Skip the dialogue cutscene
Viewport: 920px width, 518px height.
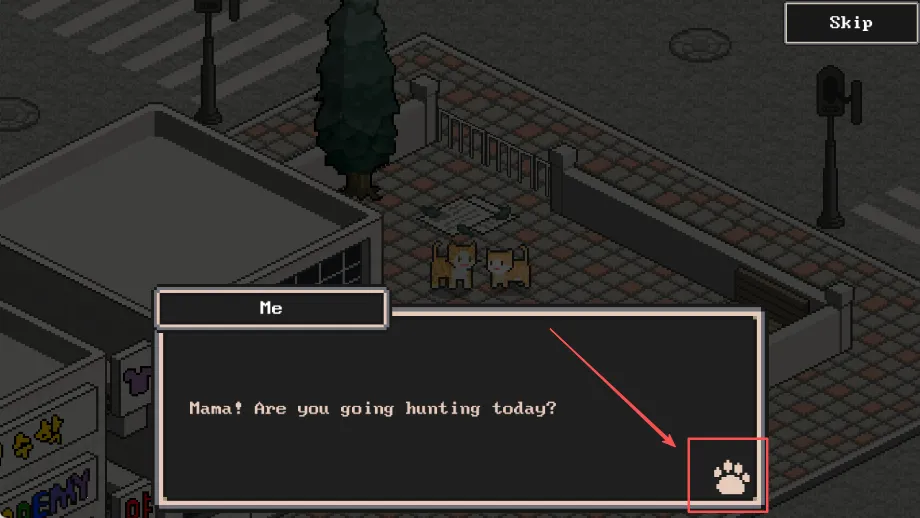tap(850, 23)
